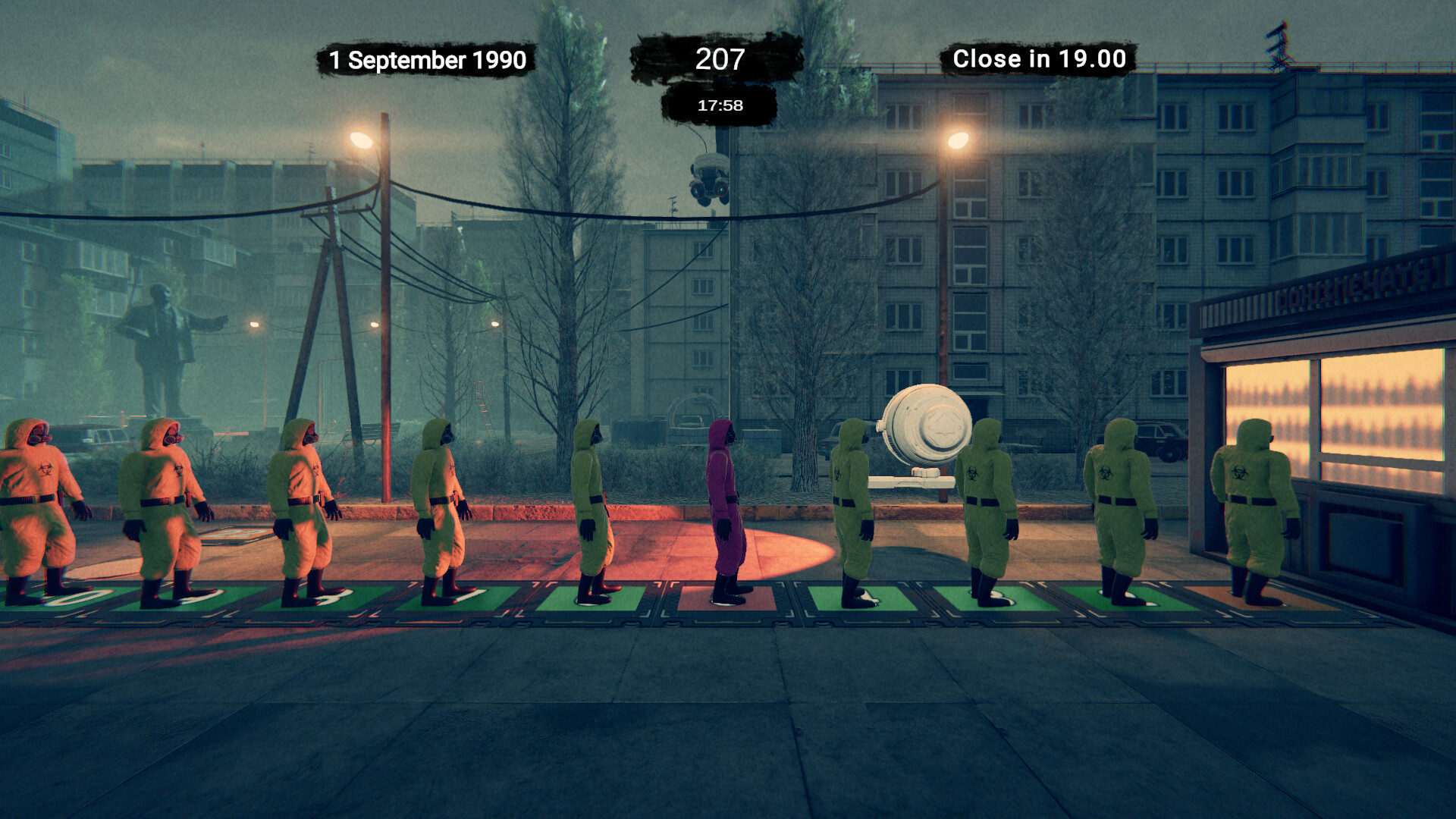Select the 1 September 1990 date label
The height and width of the screenshot is (819, 1456).
tap(427, 59)
